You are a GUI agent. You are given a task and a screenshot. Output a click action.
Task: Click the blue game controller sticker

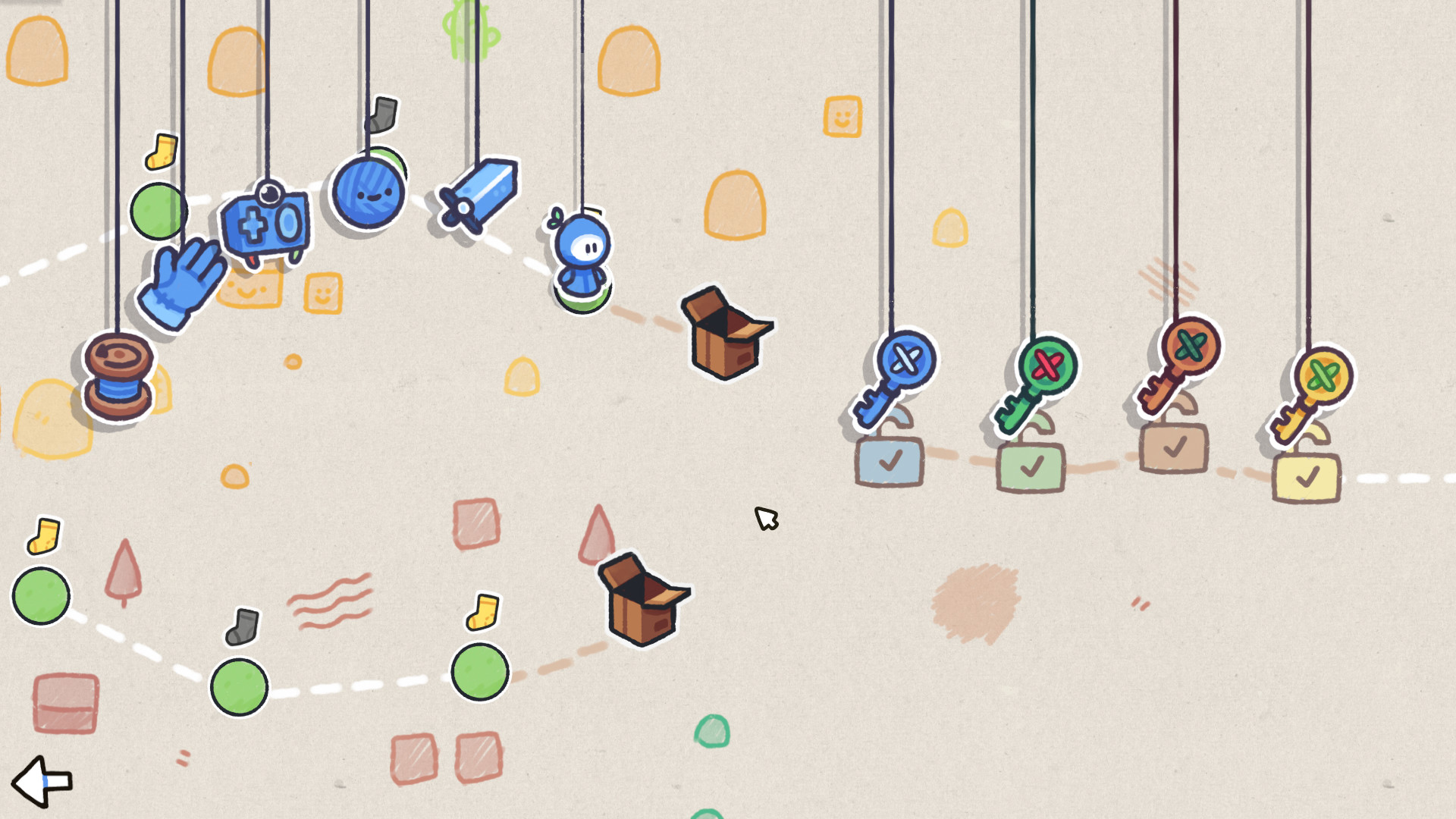[x=265, y=224]
